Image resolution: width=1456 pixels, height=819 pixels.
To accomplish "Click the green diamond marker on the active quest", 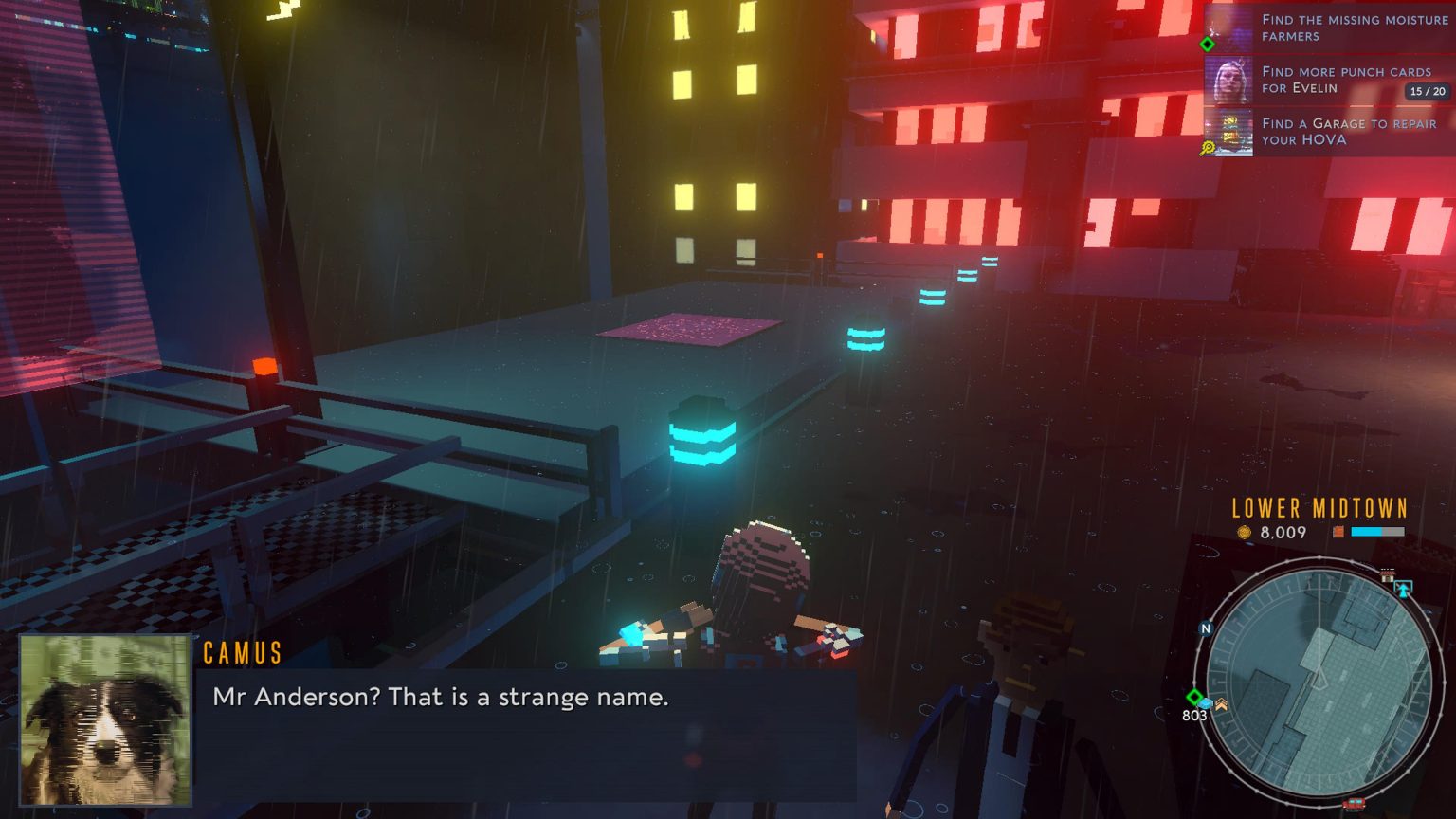I will pyautogui.click(x=1206, y=43).
